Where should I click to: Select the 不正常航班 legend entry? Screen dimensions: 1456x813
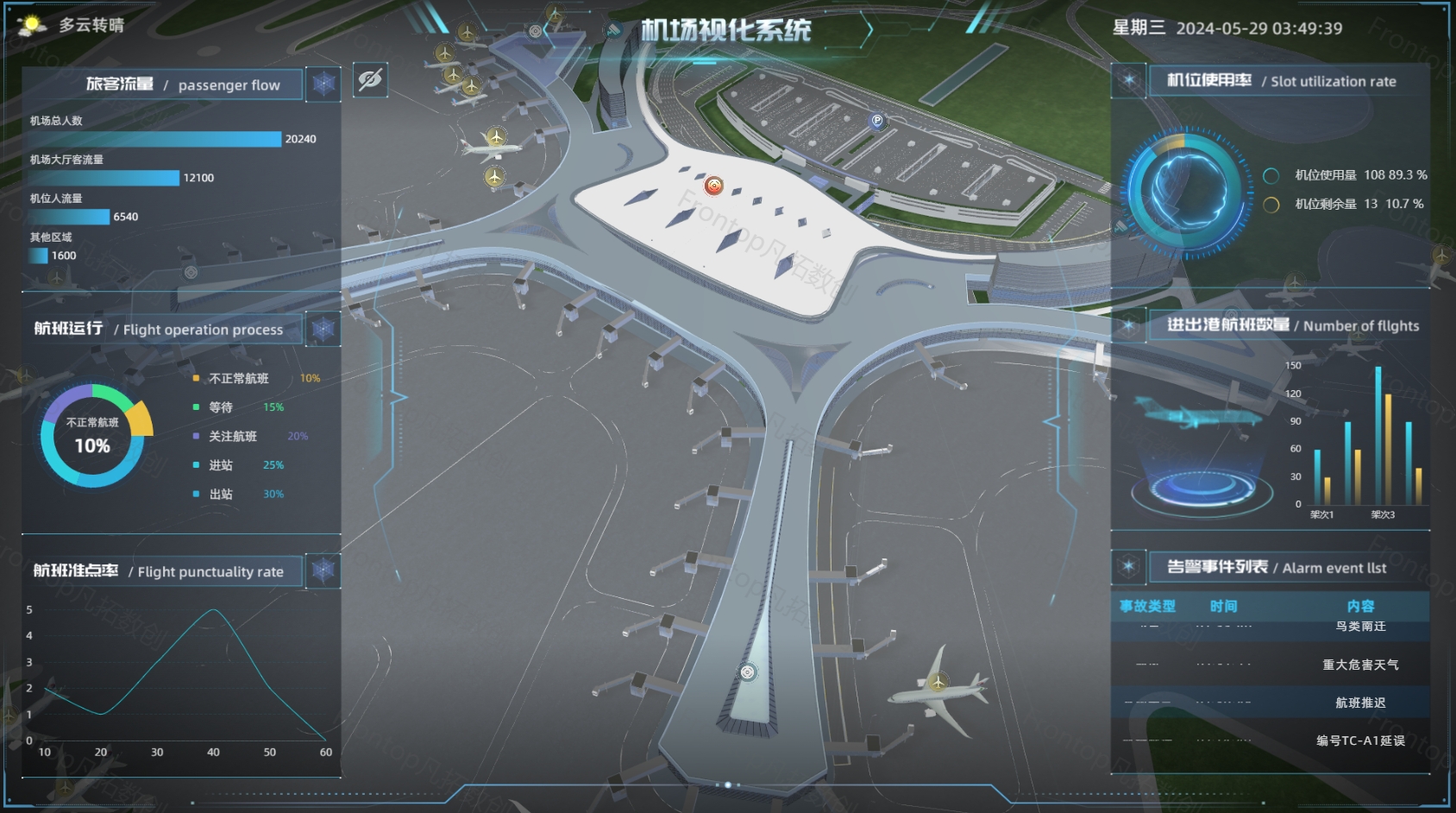point(239,378)
